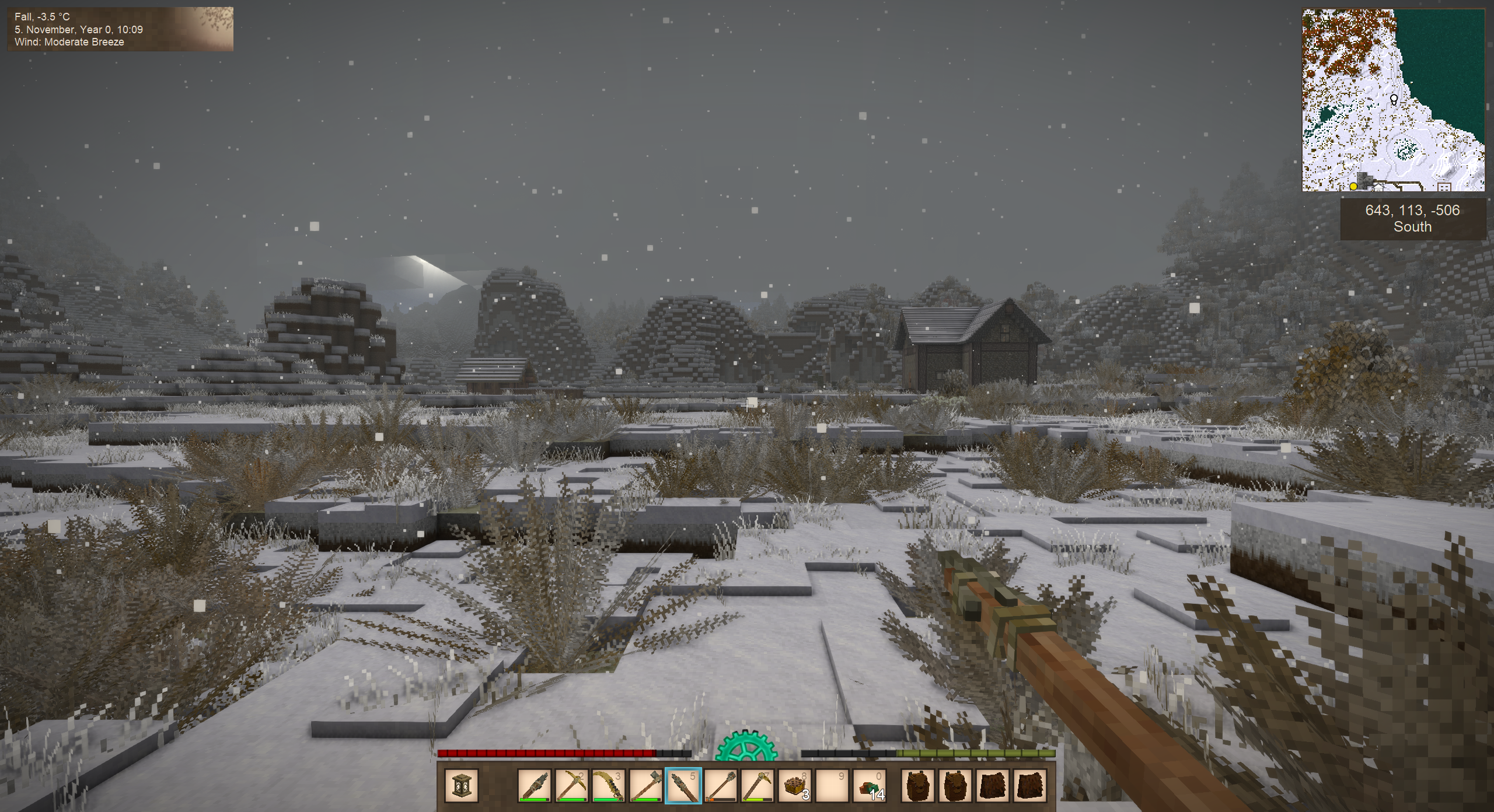The height and width of the screenshot is (812, 1494).
Task: Click the highlighted tool in slot 5
Action: pyautogui.click(x=683, y=786)
